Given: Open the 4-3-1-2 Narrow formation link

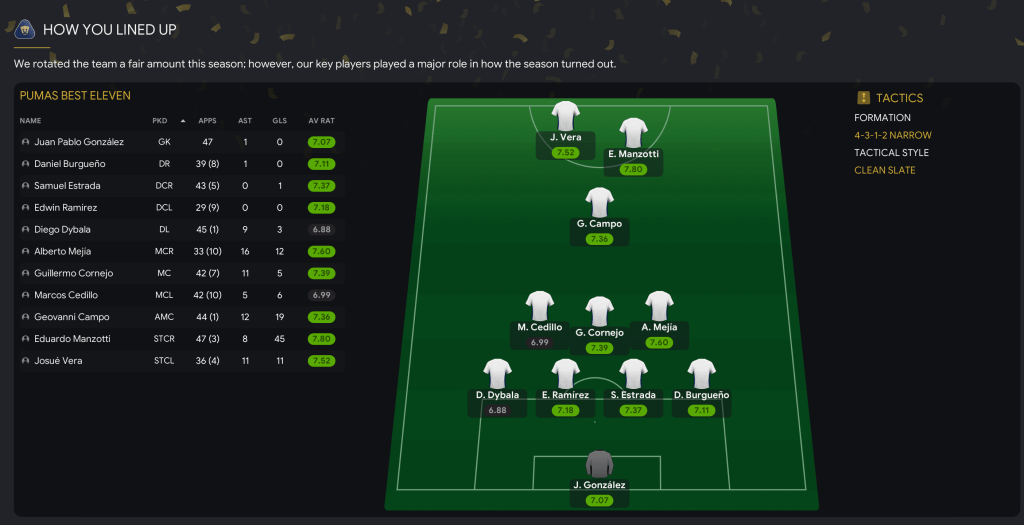Looking at the screenshot, I should tap(892, 135).
